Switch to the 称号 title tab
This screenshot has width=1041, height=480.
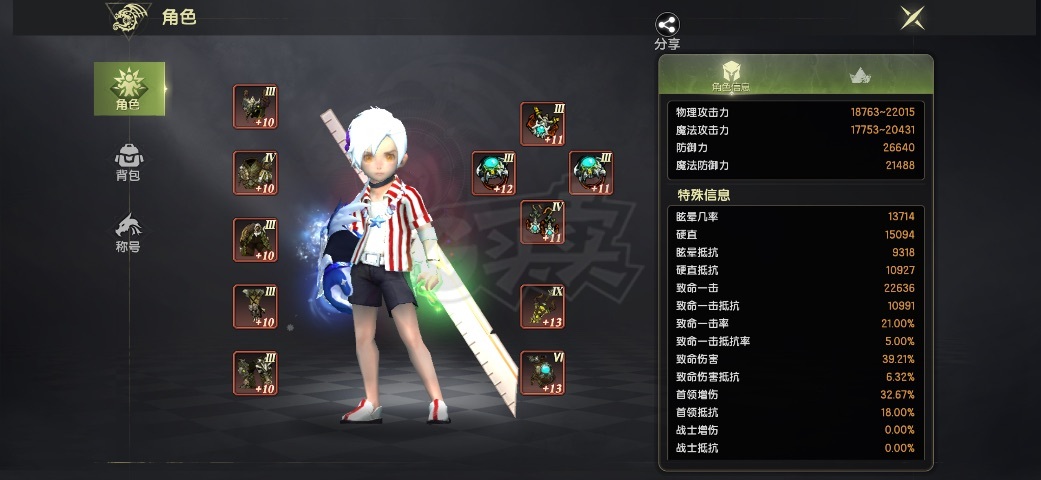tap(128, 232)
